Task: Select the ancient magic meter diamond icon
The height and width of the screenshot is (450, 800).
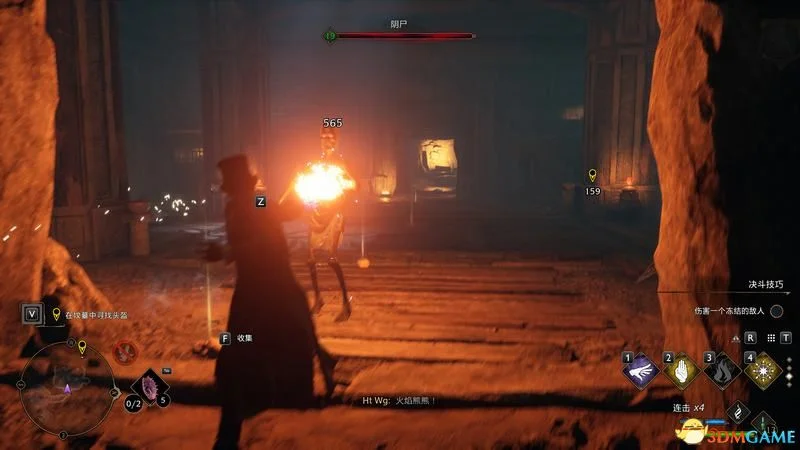Action: point(737,410)
